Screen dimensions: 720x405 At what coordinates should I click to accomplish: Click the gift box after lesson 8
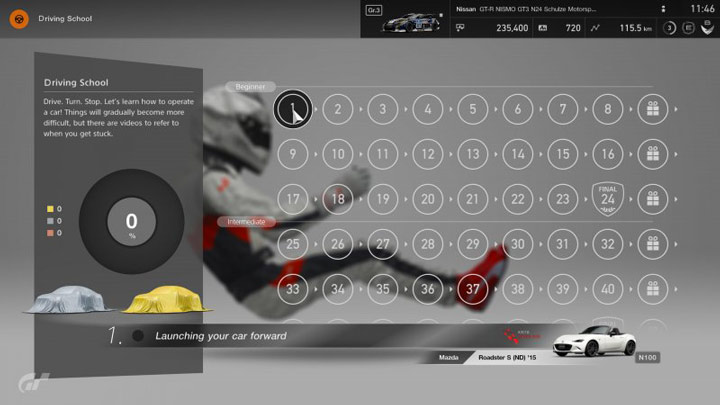(652, 109)
